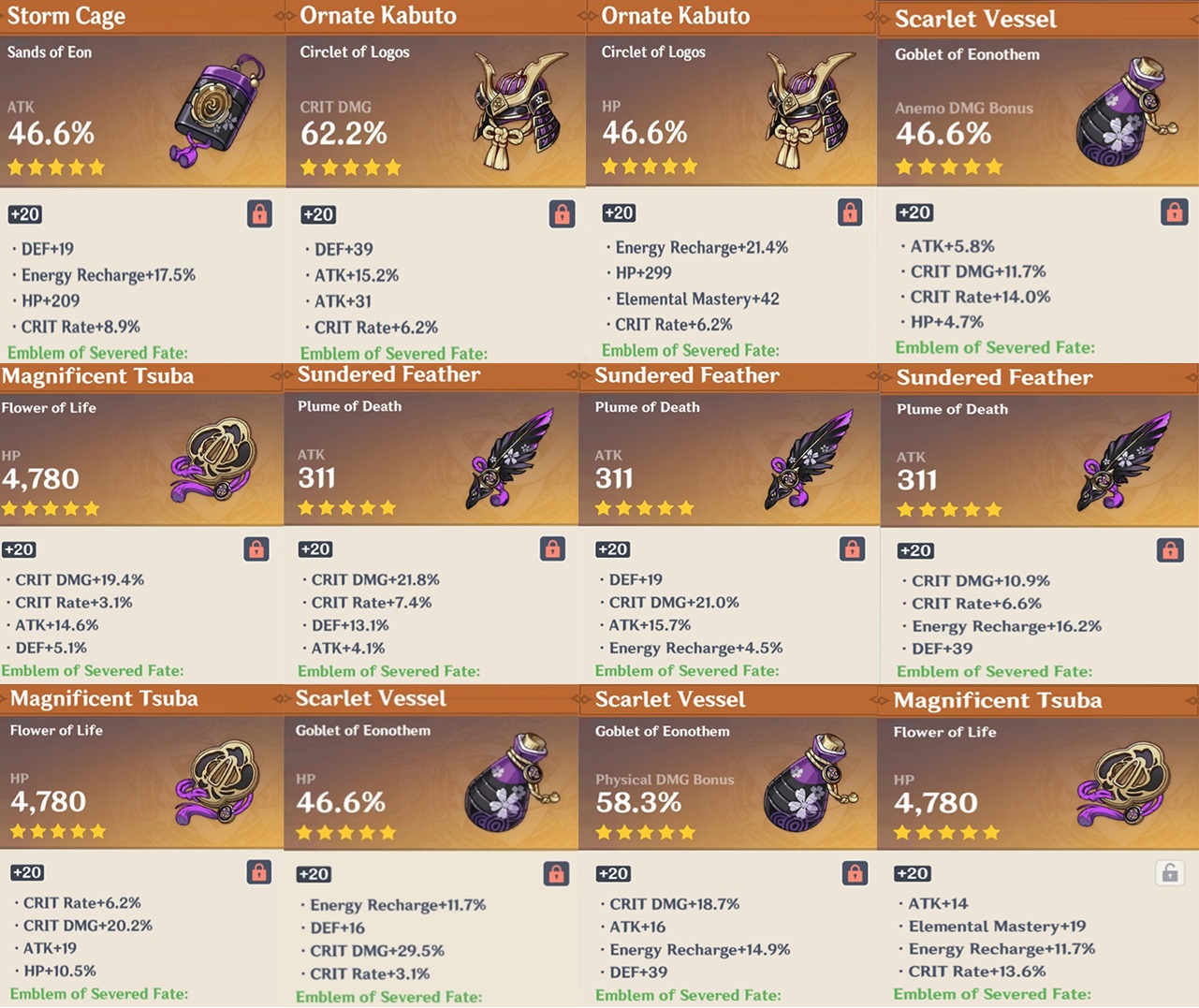1199x1008 pixels.
Task: Lock the unlocked Magnificent Tsuba artifact
Action: [x=1171, y=871]
